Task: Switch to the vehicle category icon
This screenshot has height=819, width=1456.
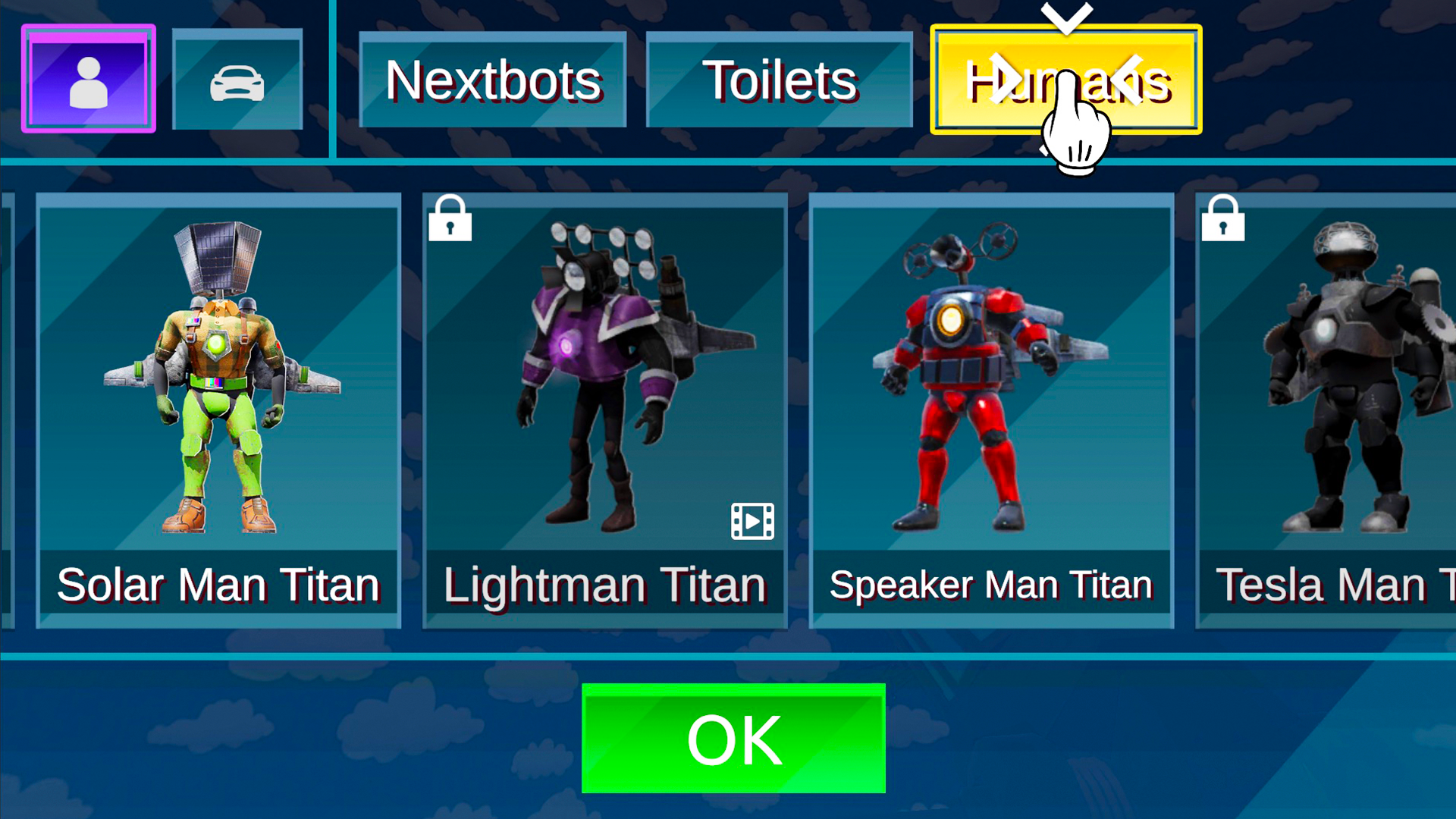Action: pos(237,80)
